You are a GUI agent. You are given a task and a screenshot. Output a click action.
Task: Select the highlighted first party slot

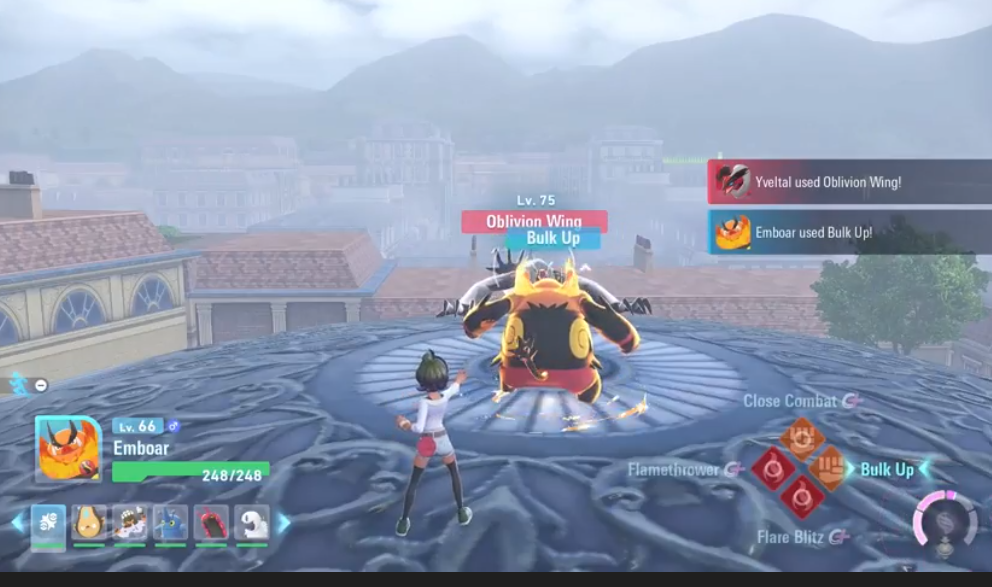pos(48,524)
